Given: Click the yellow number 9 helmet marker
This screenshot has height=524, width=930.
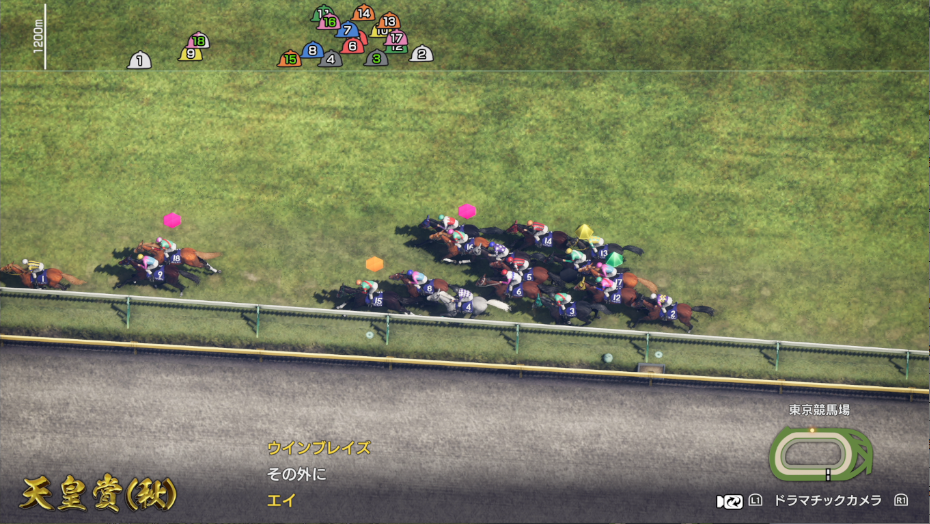Looking at the screenshot, I should click(190, 54).
